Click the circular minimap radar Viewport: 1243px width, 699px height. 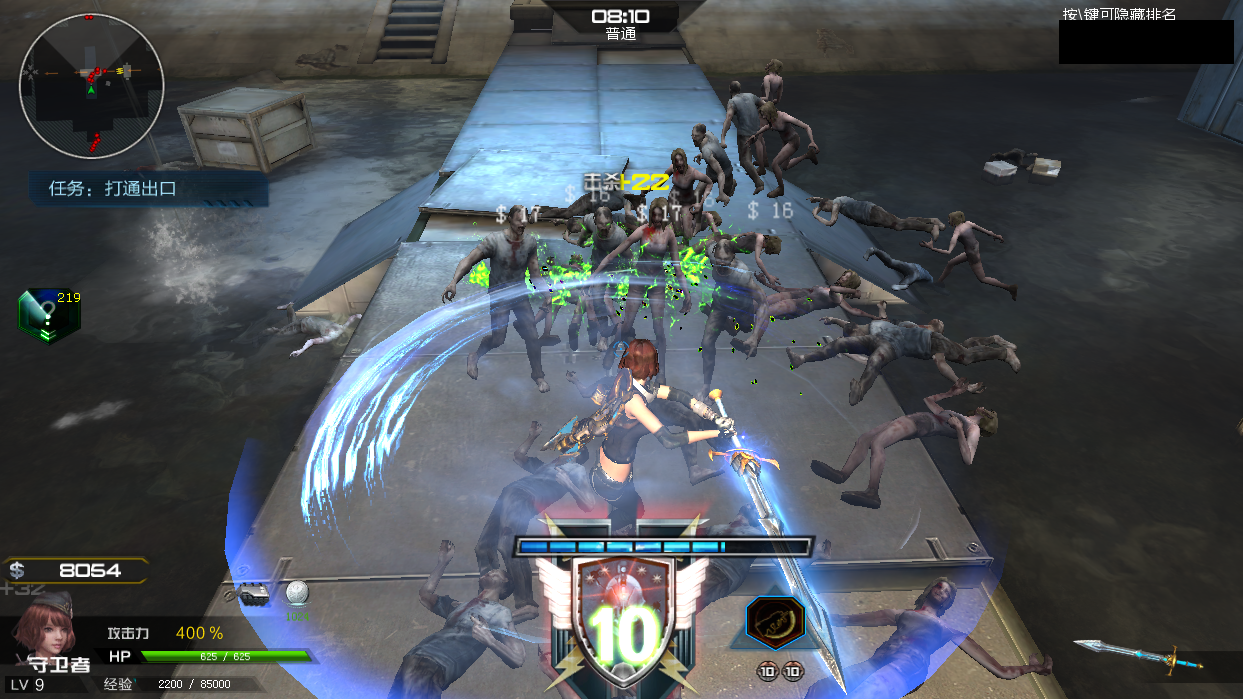[91, 86]
